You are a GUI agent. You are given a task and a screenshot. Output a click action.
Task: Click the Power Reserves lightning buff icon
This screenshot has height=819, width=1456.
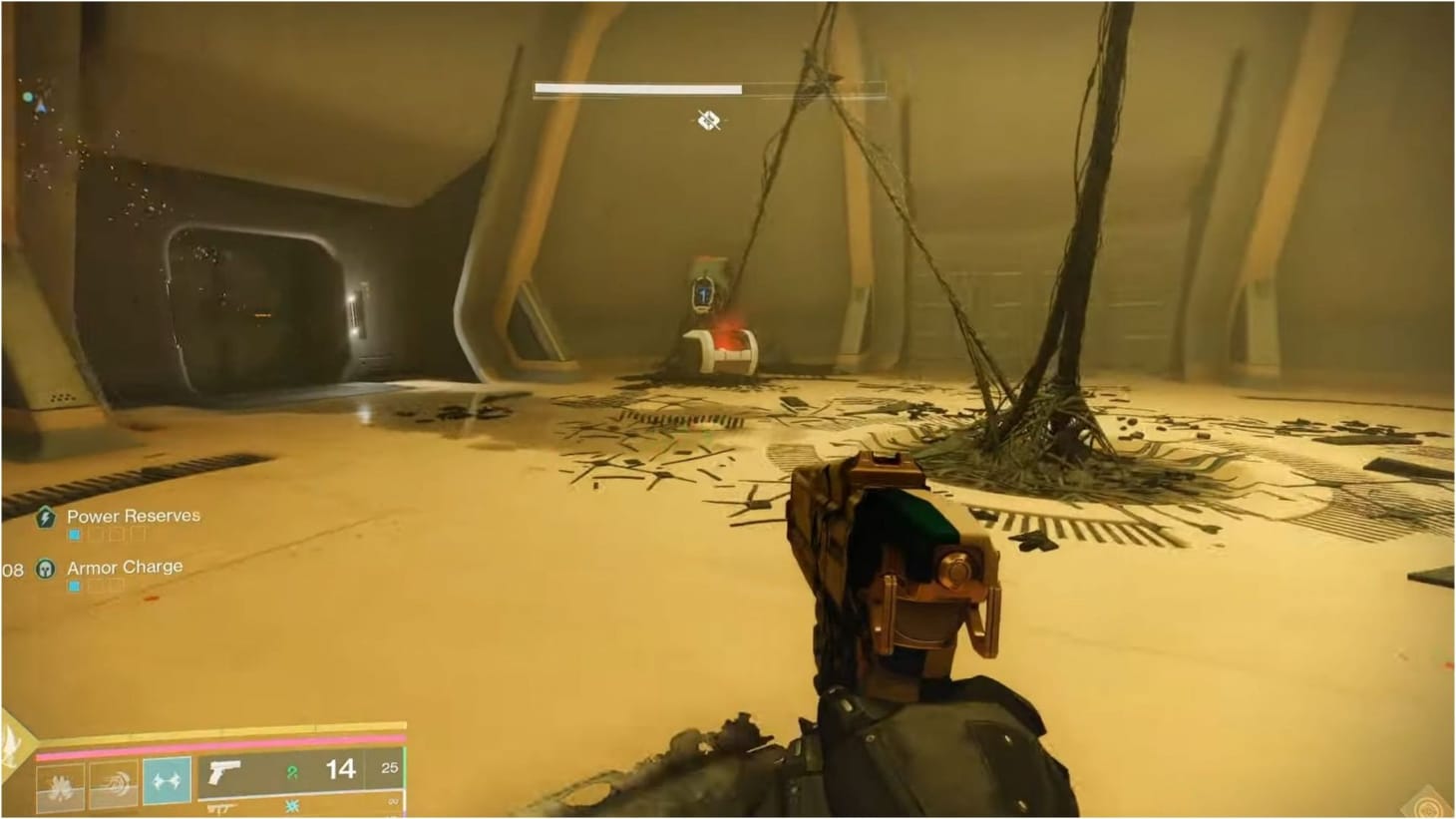(x=46, y=517)
